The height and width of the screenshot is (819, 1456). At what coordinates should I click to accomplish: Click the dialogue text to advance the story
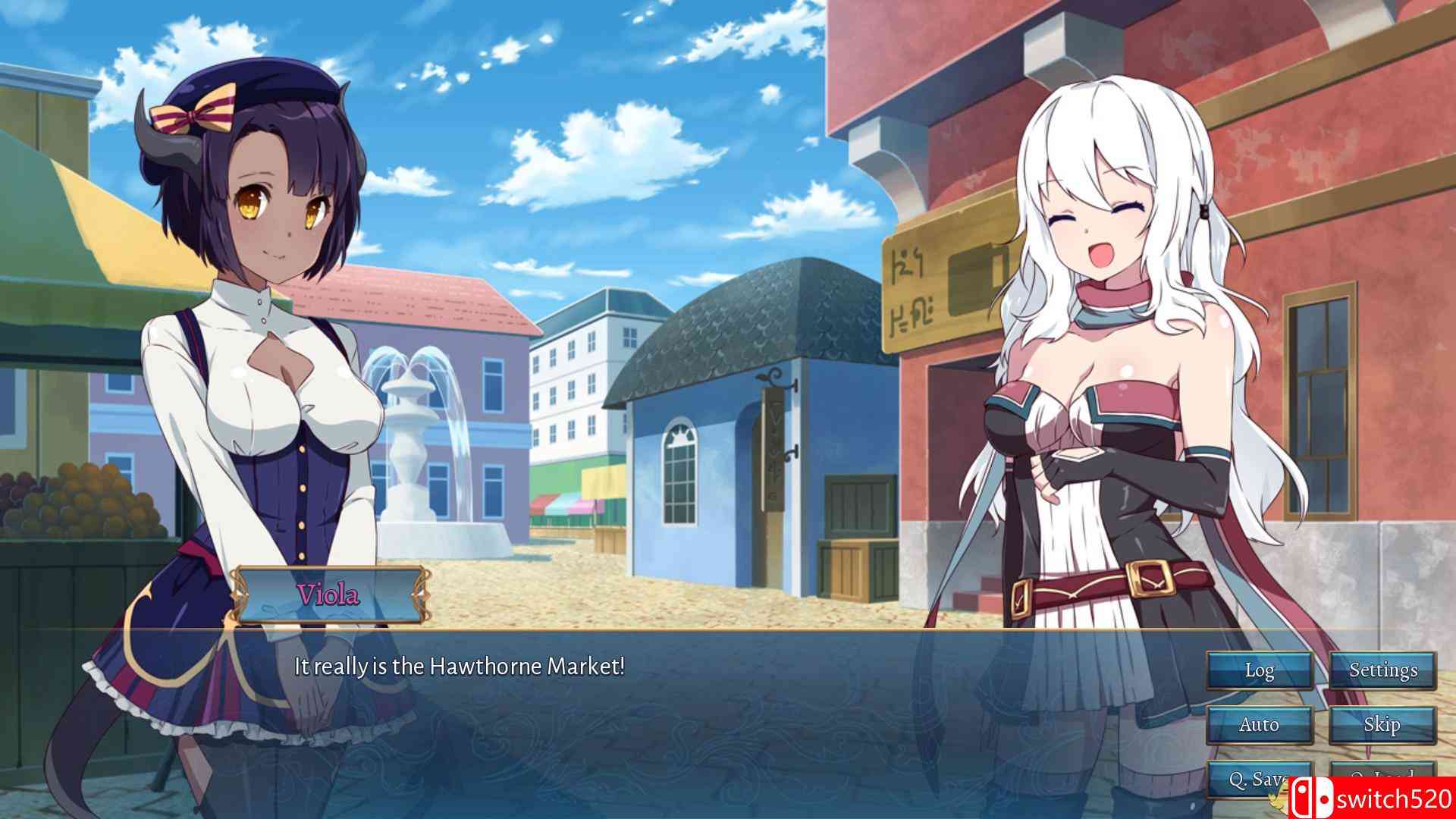(458, 666)
